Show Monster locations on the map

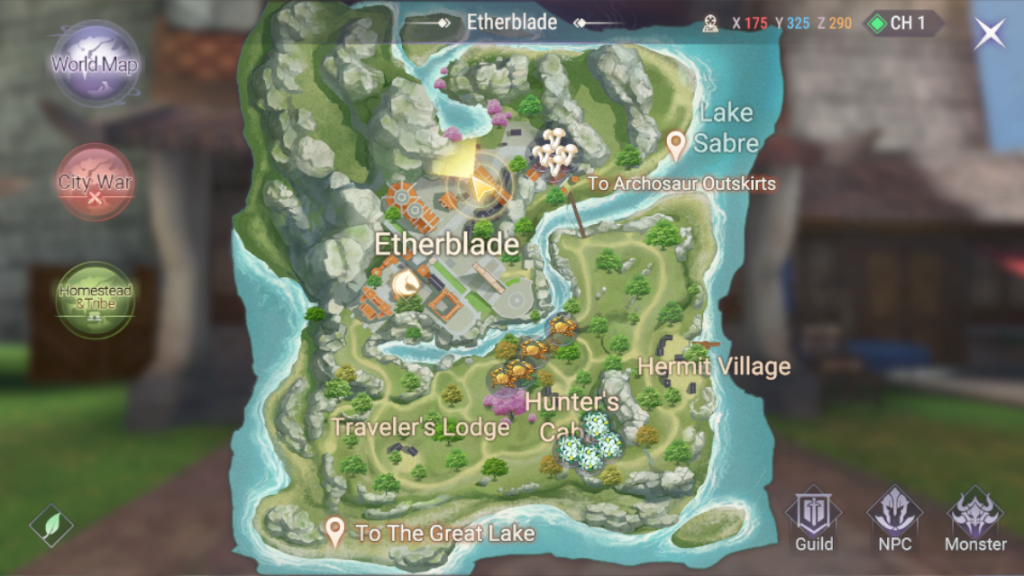975,519
